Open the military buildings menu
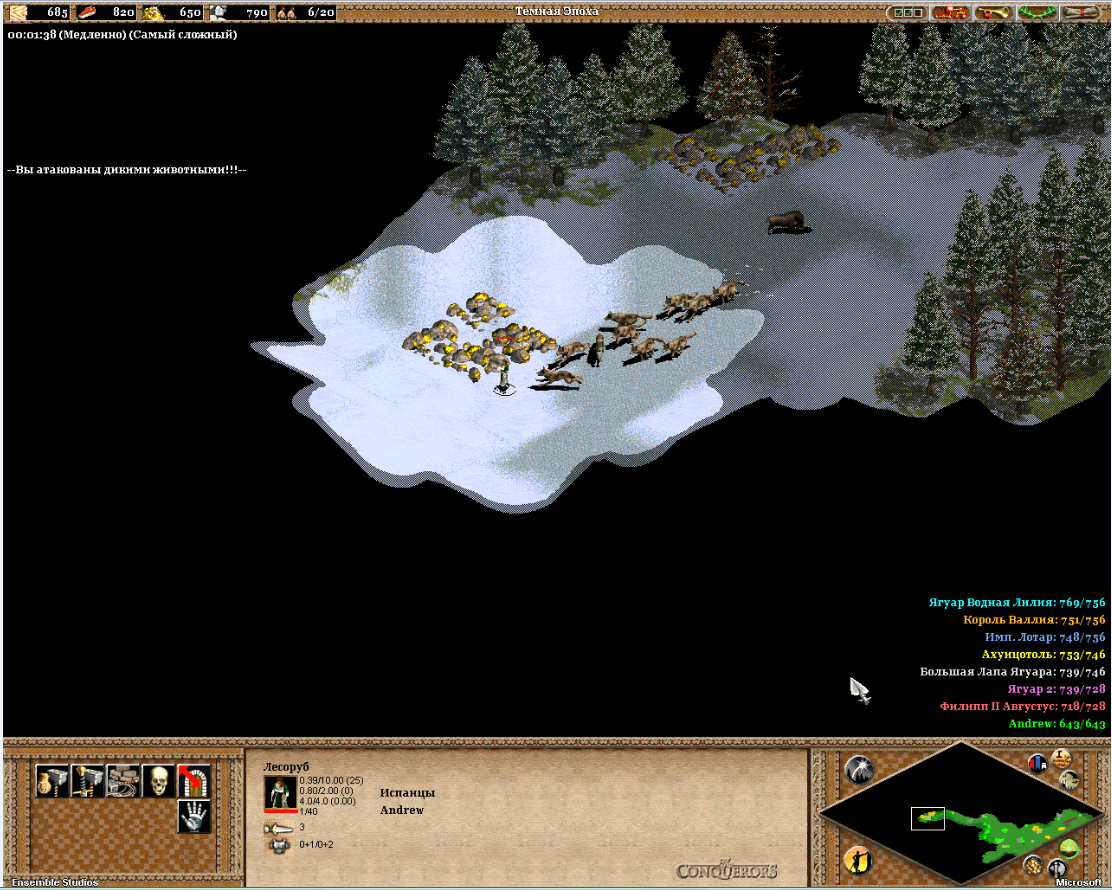1112x890 pixels. point(87,780)
